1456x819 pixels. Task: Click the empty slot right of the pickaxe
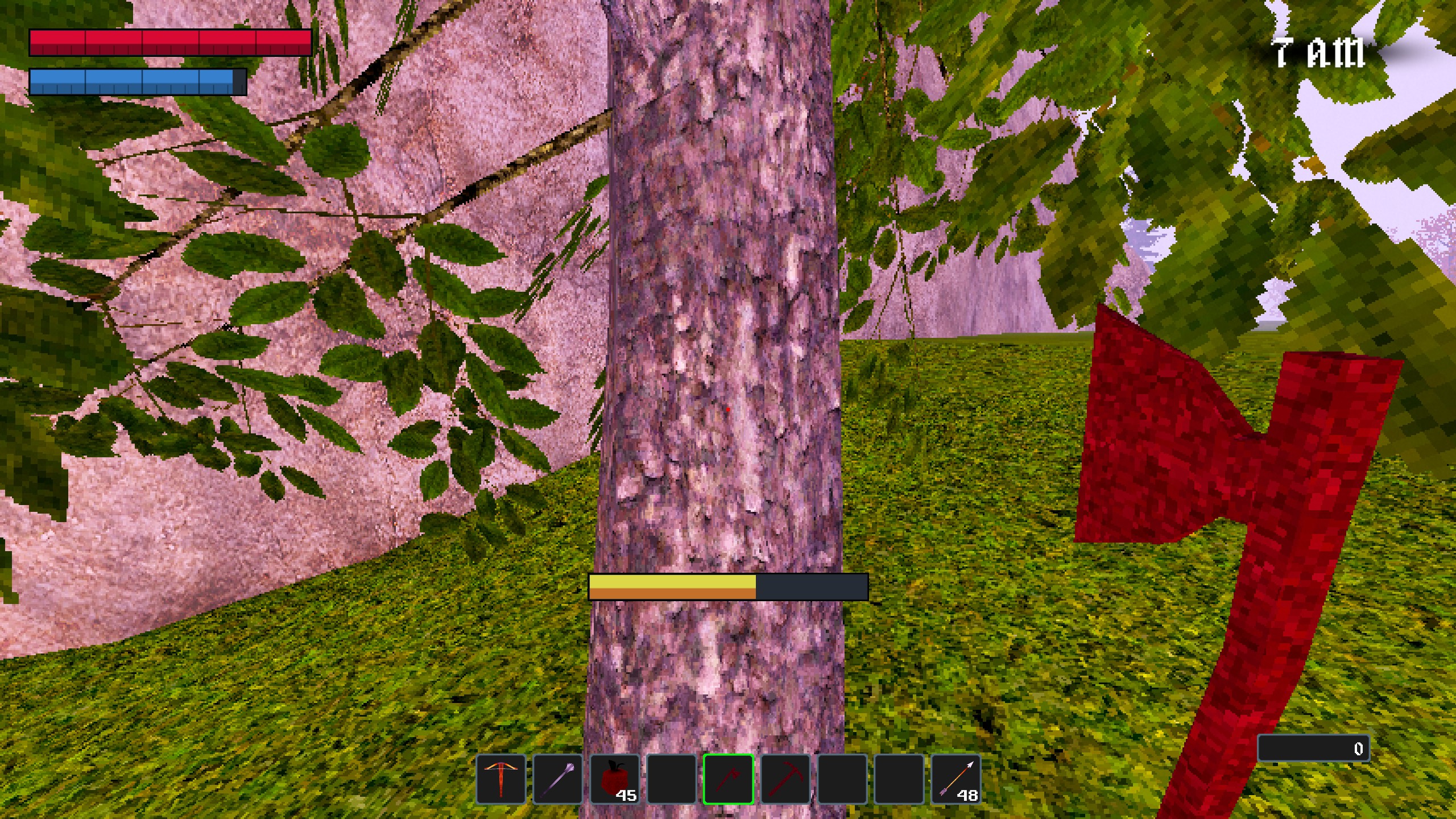[x=842, y=778]
